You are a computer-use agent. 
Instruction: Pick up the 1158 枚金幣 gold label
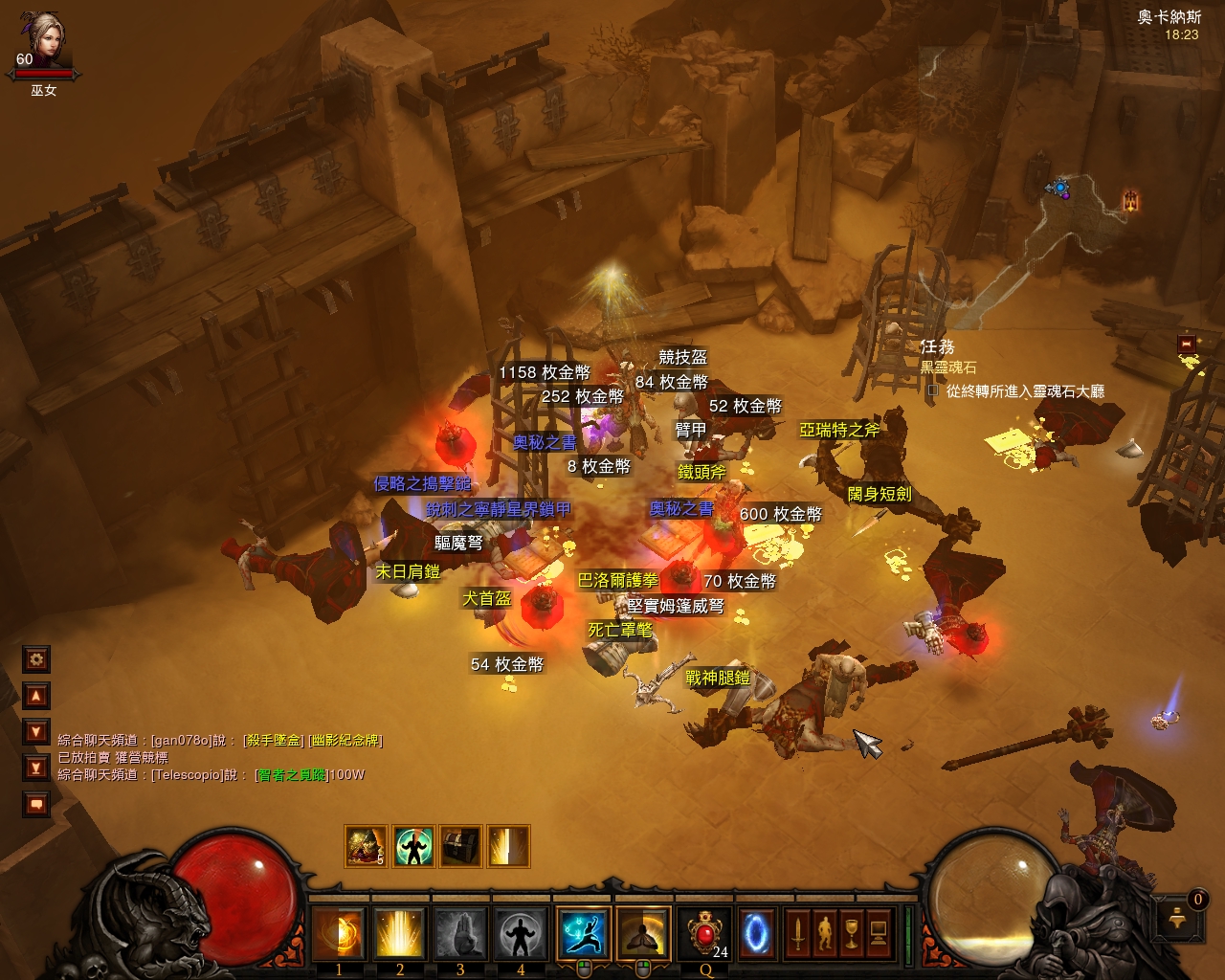click(545, 372)
